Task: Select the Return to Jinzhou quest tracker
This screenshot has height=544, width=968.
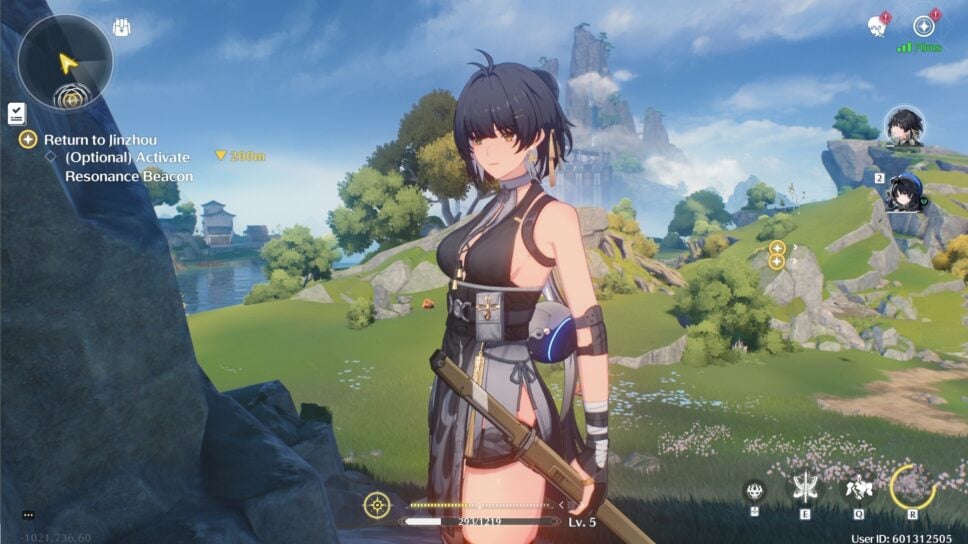Action: point(99,140)
